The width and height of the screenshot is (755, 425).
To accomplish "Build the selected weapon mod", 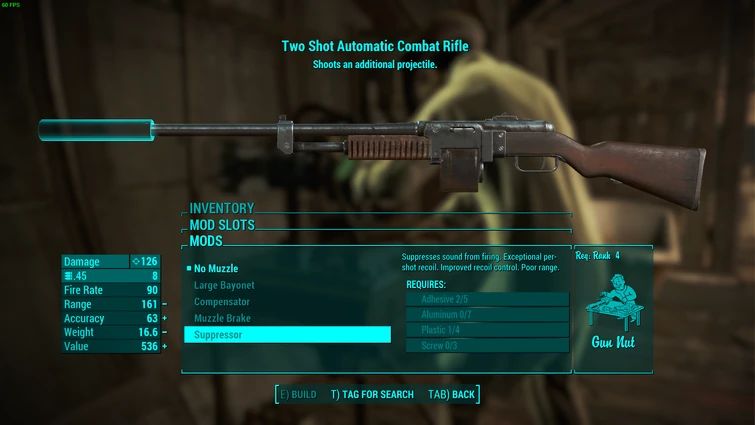I will [x=298, y=394].
